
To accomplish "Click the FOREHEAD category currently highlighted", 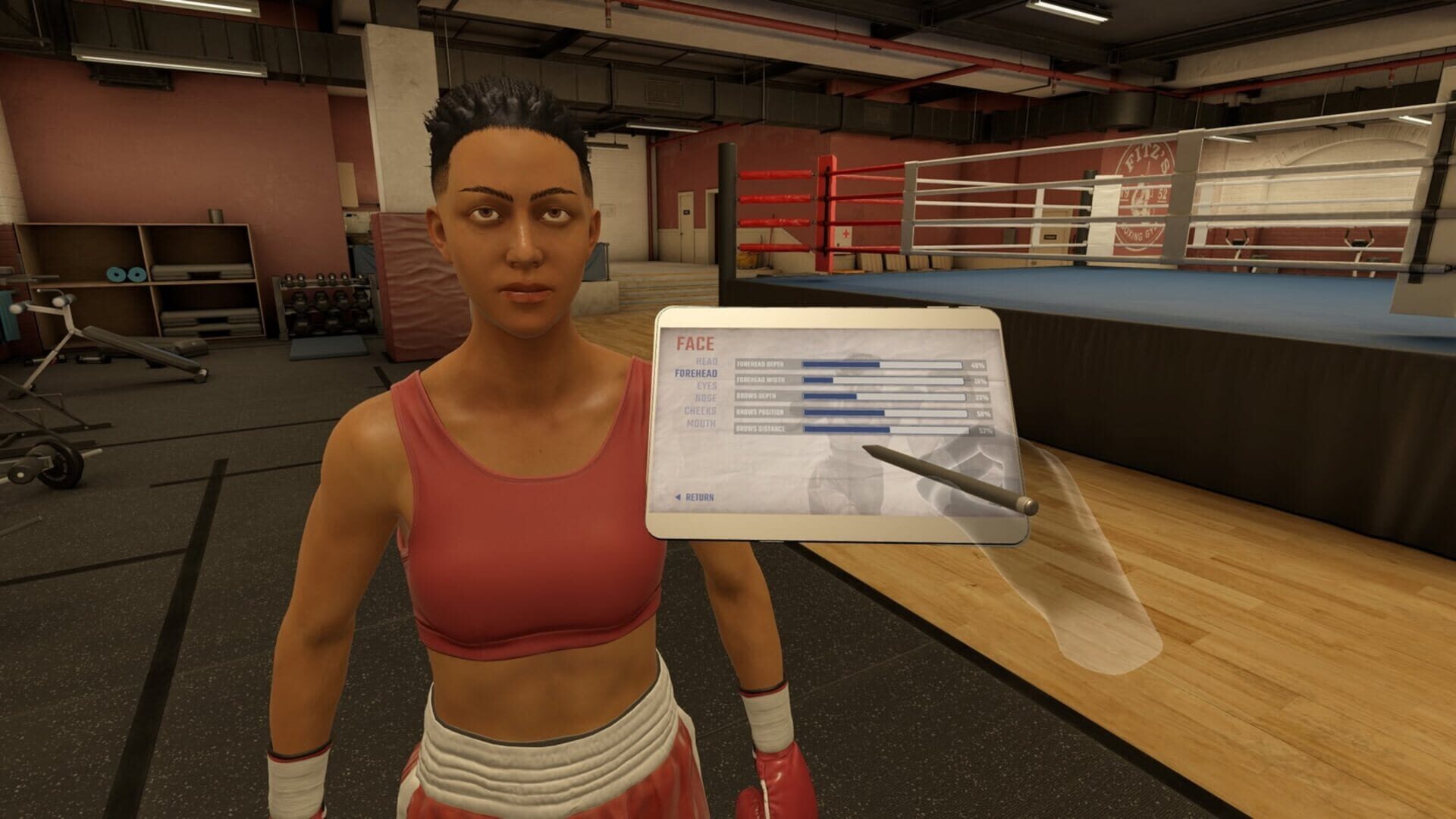I will (x=697, y=373).
